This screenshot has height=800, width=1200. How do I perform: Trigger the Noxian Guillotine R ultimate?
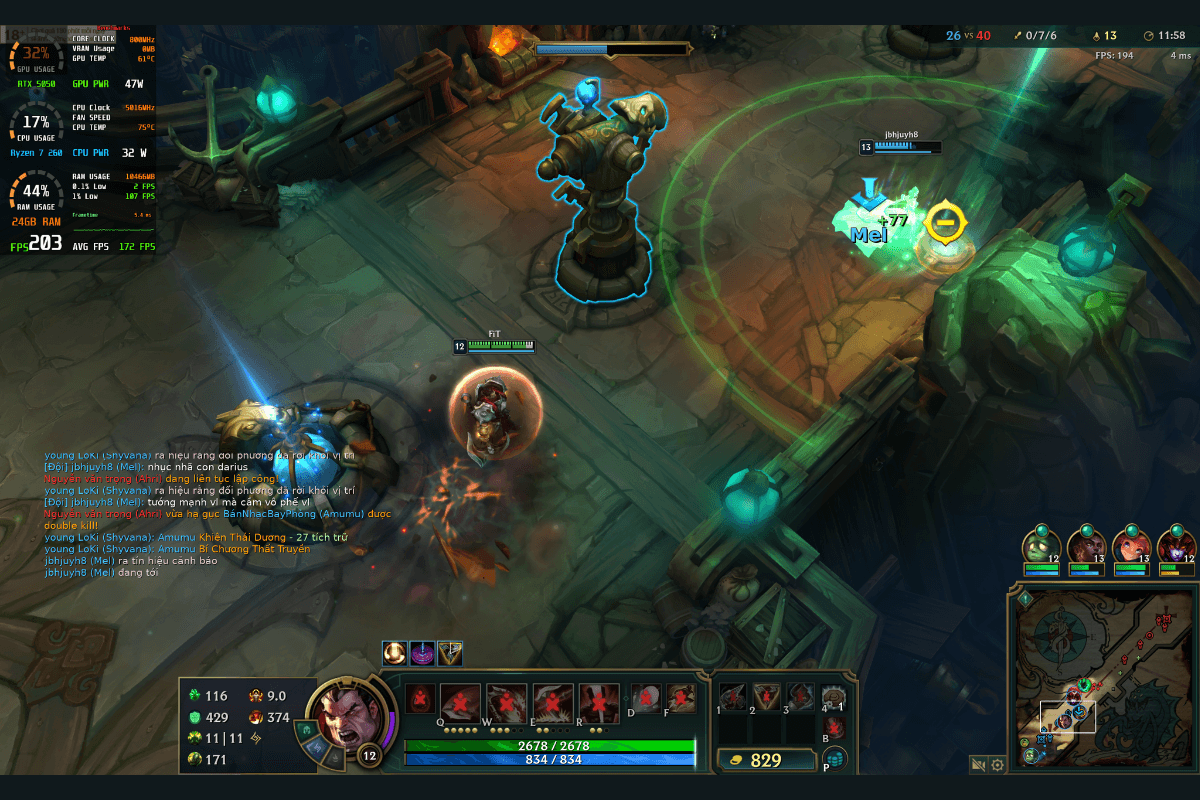599,703
